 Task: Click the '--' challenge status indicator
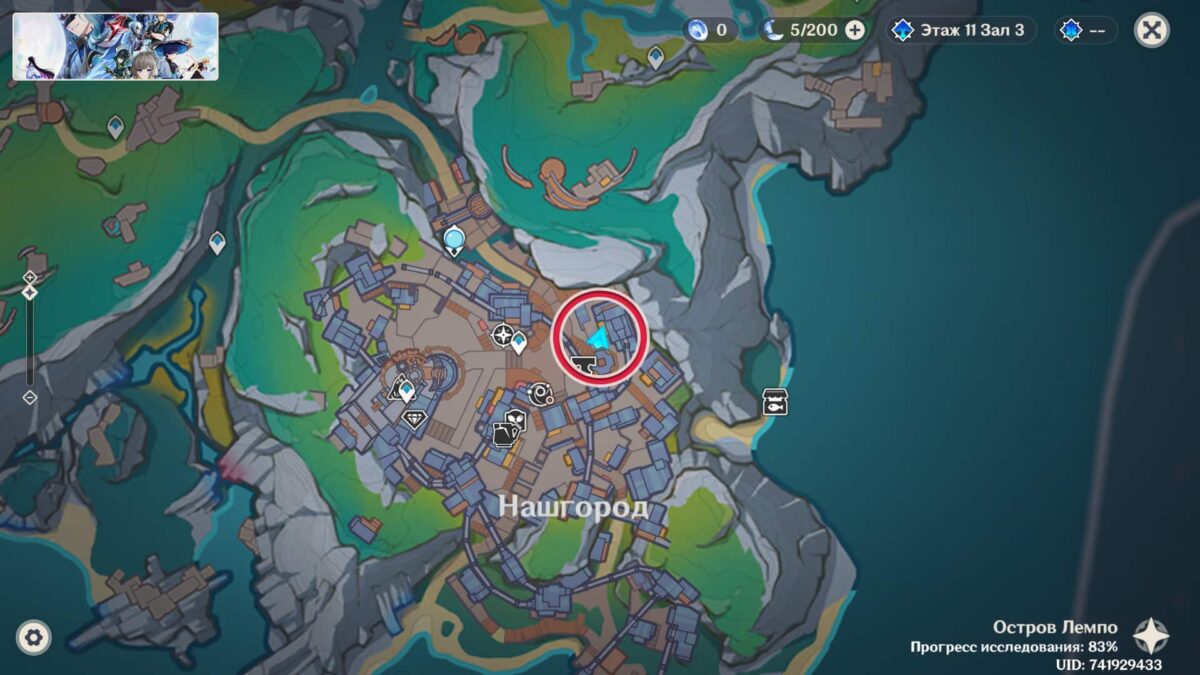[1086, 30]
